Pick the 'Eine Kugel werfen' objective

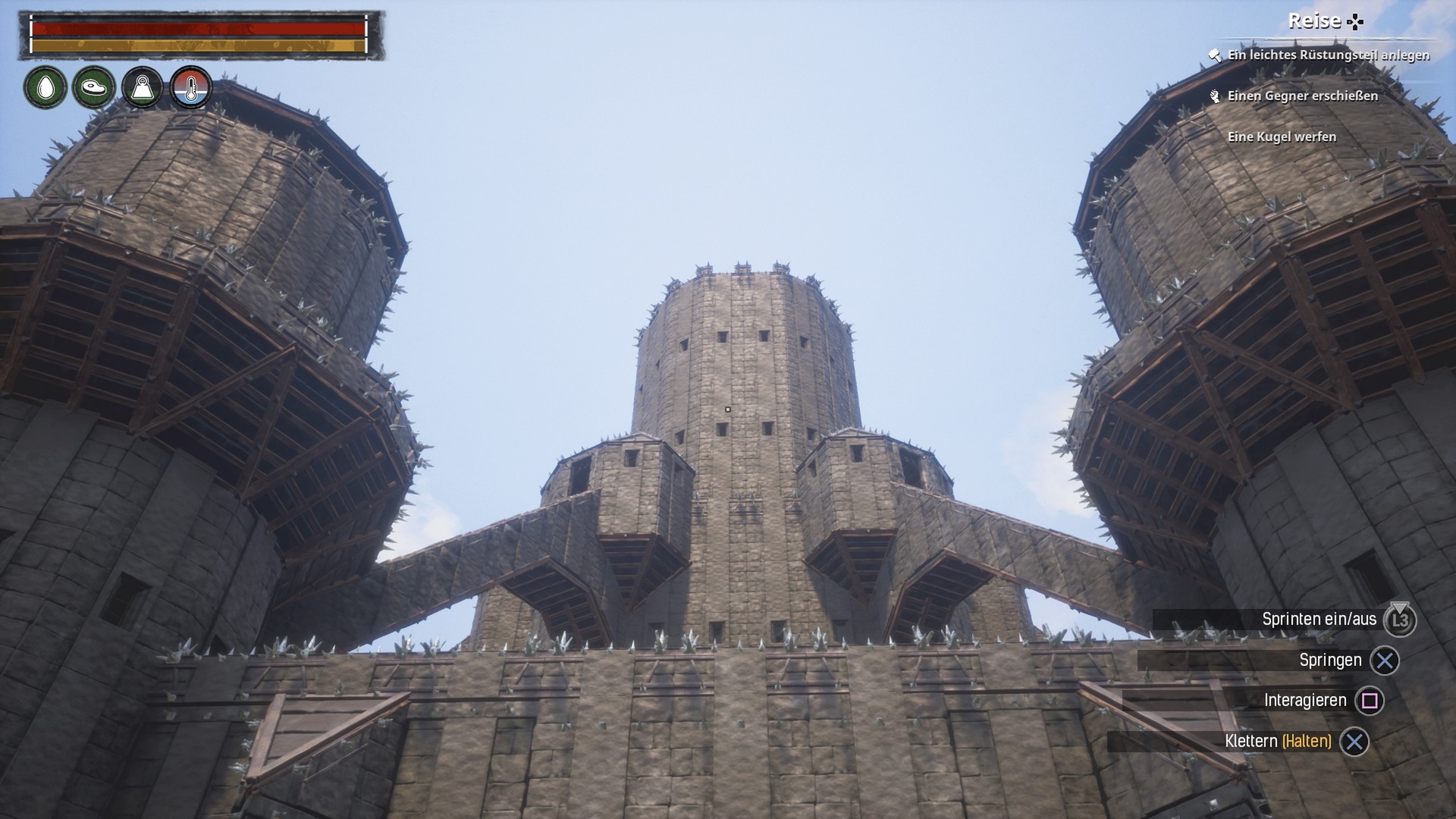[x=1282, y=136]
